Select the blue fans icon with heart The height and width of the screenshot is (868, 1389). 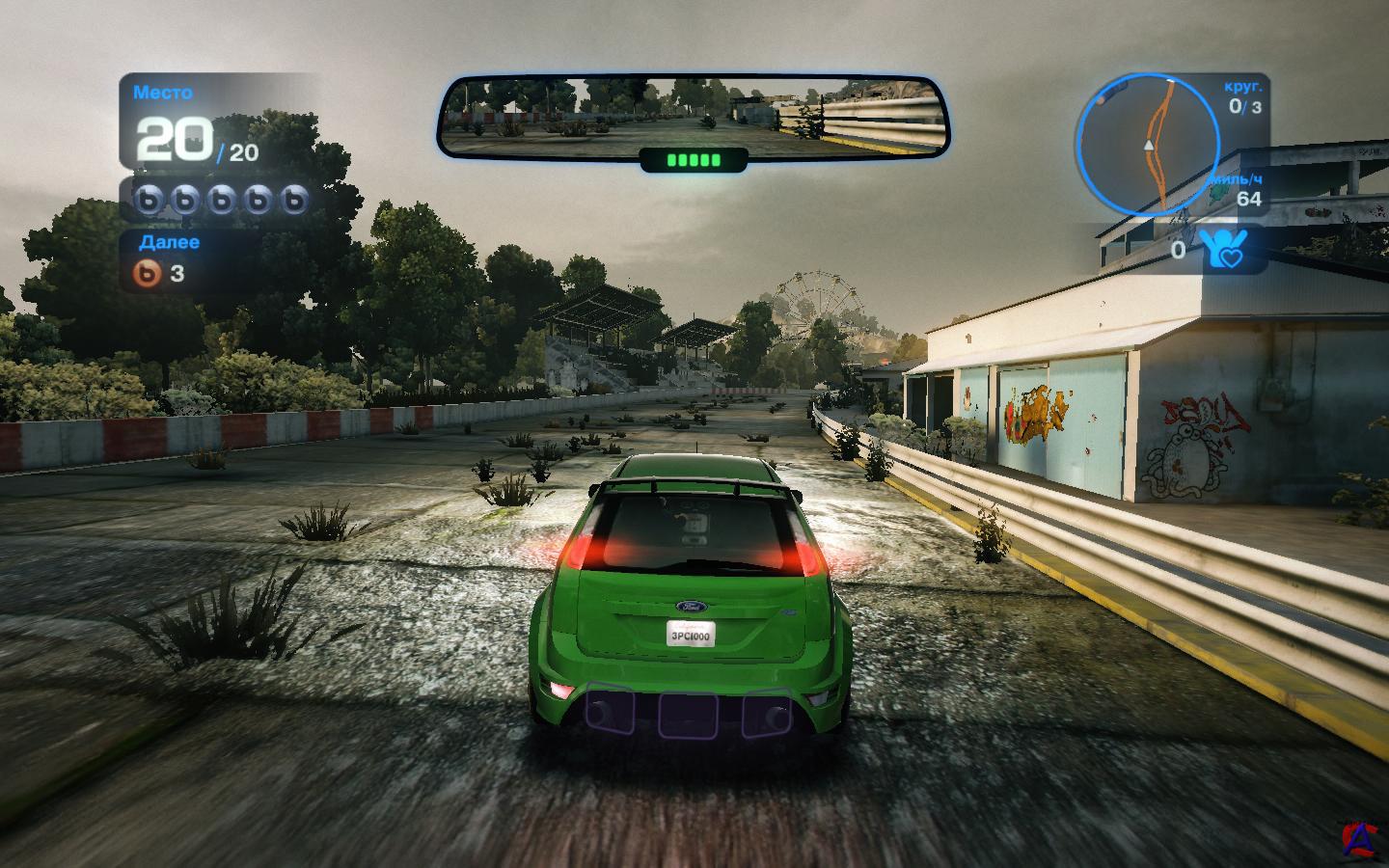(1222, 251)
